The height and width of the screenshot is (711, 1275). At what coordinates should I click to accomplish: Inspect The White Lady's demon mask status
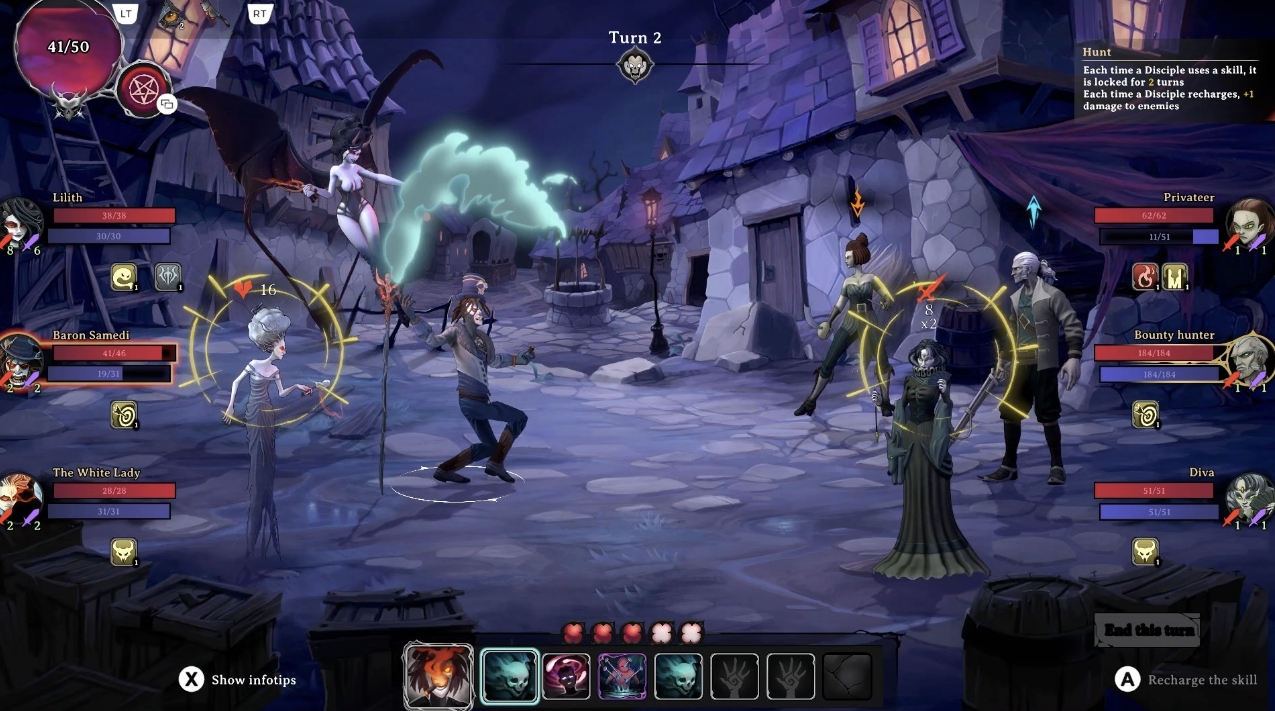pos(124,552)
